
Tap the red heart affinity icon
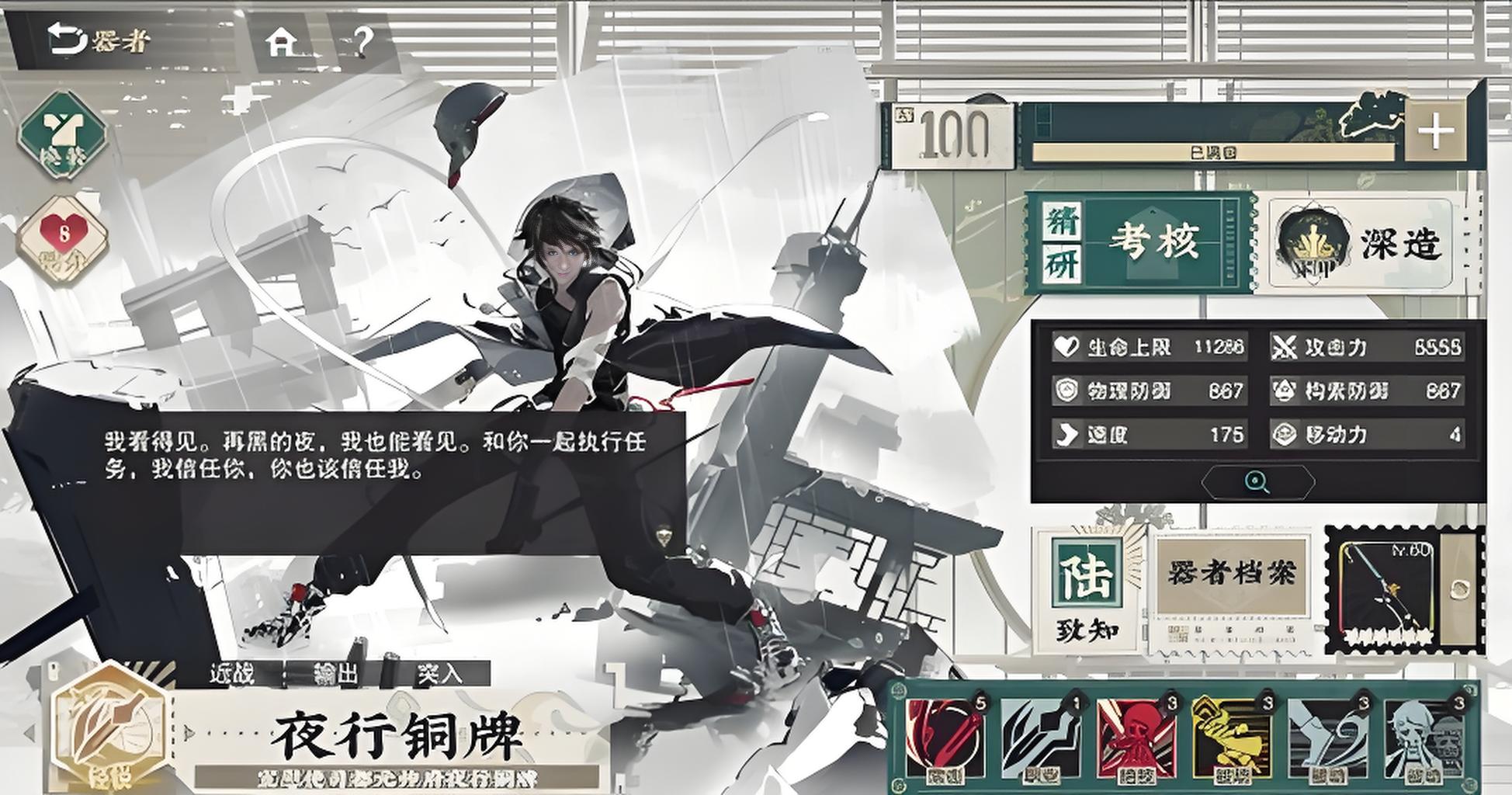tap(64, 237)
